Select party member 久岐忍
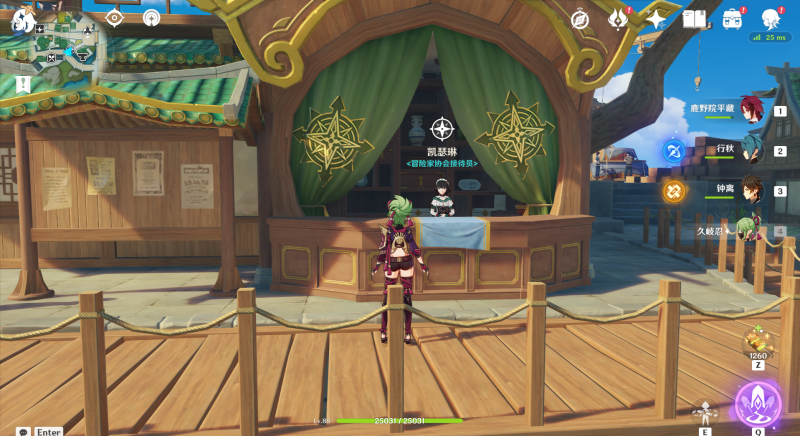Screen dimensions: 800x436 (x=748, y=229)
